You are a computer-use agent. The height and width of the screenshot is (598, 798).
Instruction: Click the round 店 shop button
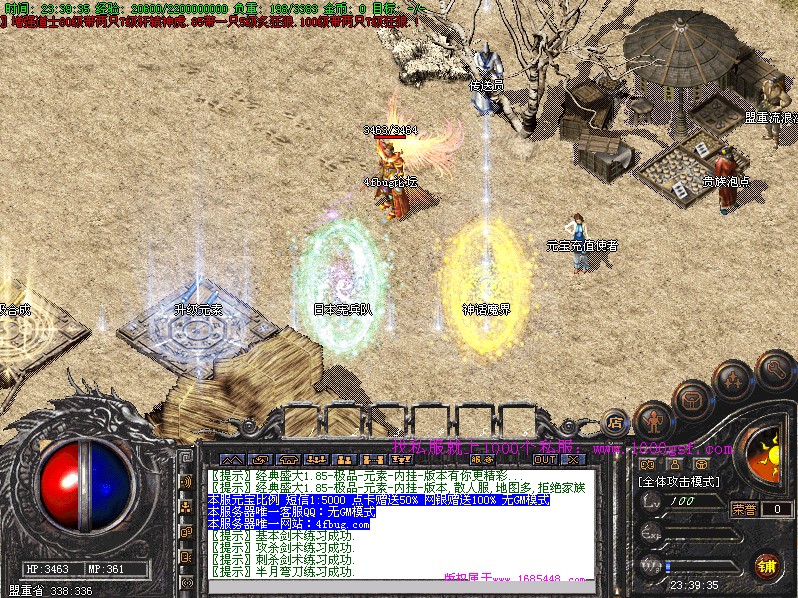point(617,423)
